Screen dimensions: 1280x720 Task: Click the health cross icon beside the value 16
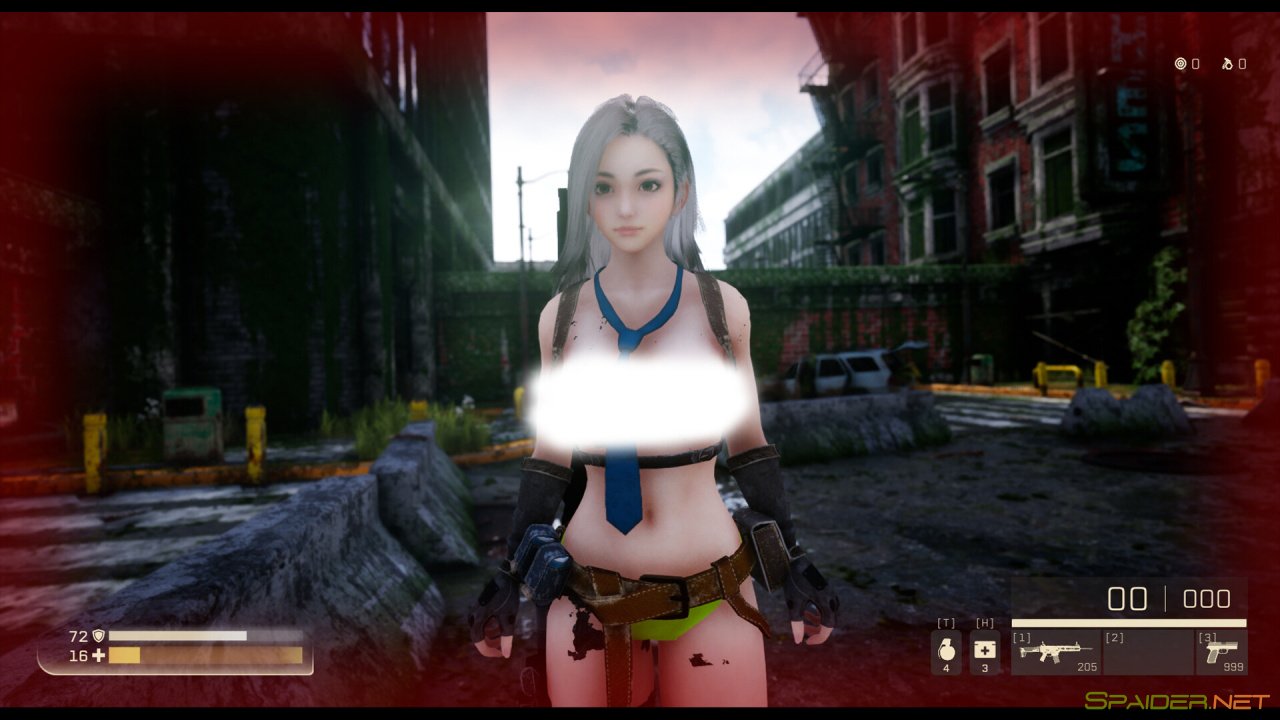coord(100,656)
